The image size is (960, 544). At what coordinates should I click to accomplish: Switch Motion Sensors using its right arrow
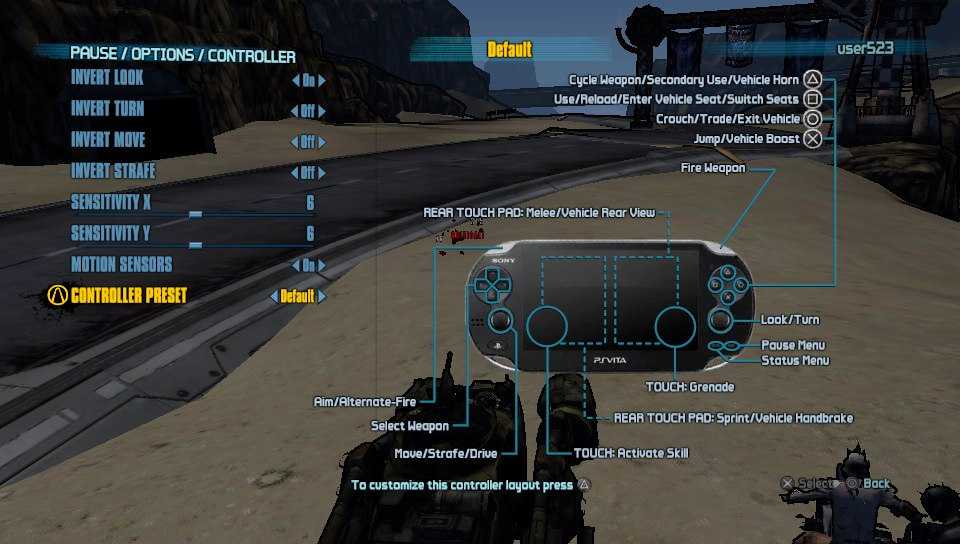click(x=322, y=266)
